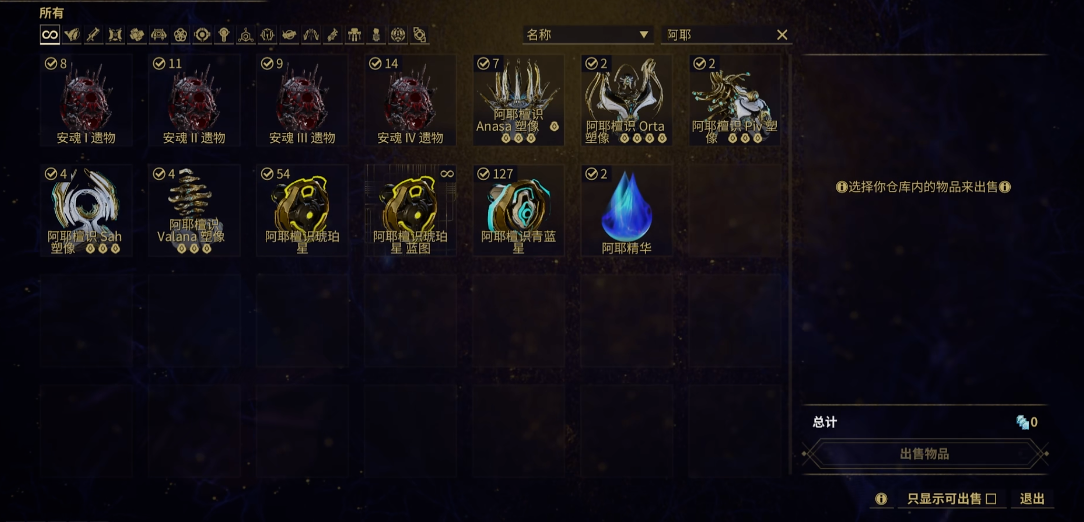Choose the Orta 塑像 sculpture
Screen dimensions: 1084x522
point(626,100)
